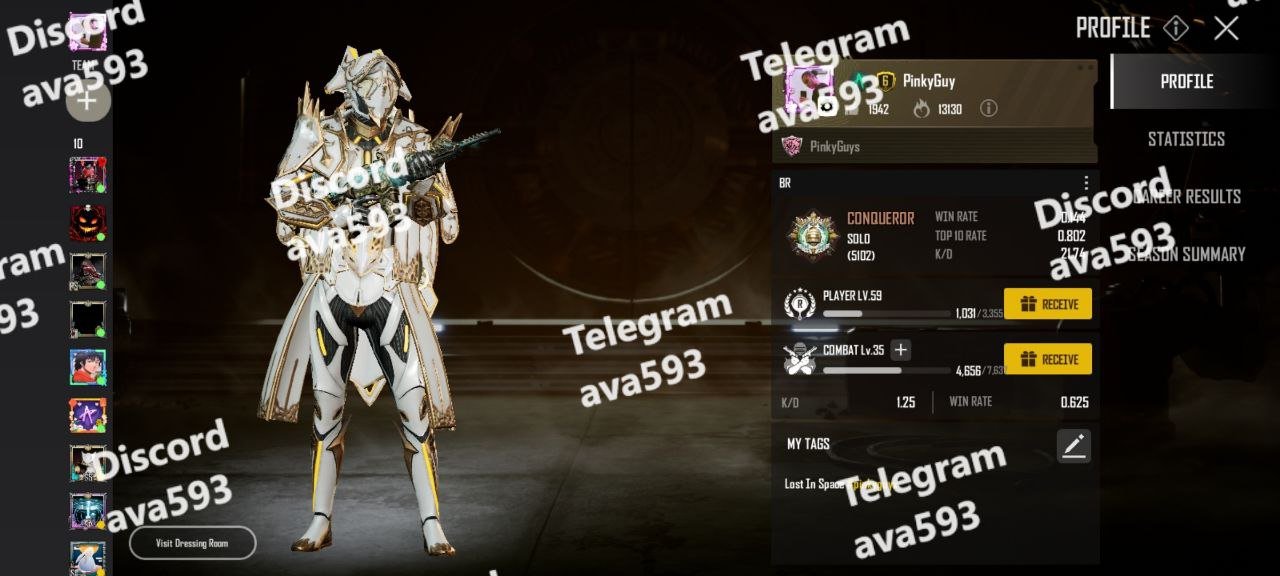Screen dimensions: 1280x576
Task: Claim the Combat Lv.35 Receive reward
Action: (x=1047, y=359)
